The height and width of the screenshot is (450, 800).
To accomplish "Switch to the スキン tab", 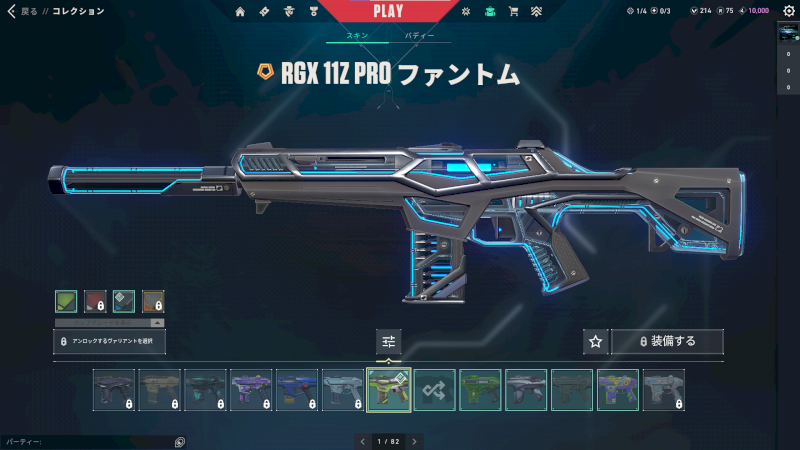I will click(357, 35).
